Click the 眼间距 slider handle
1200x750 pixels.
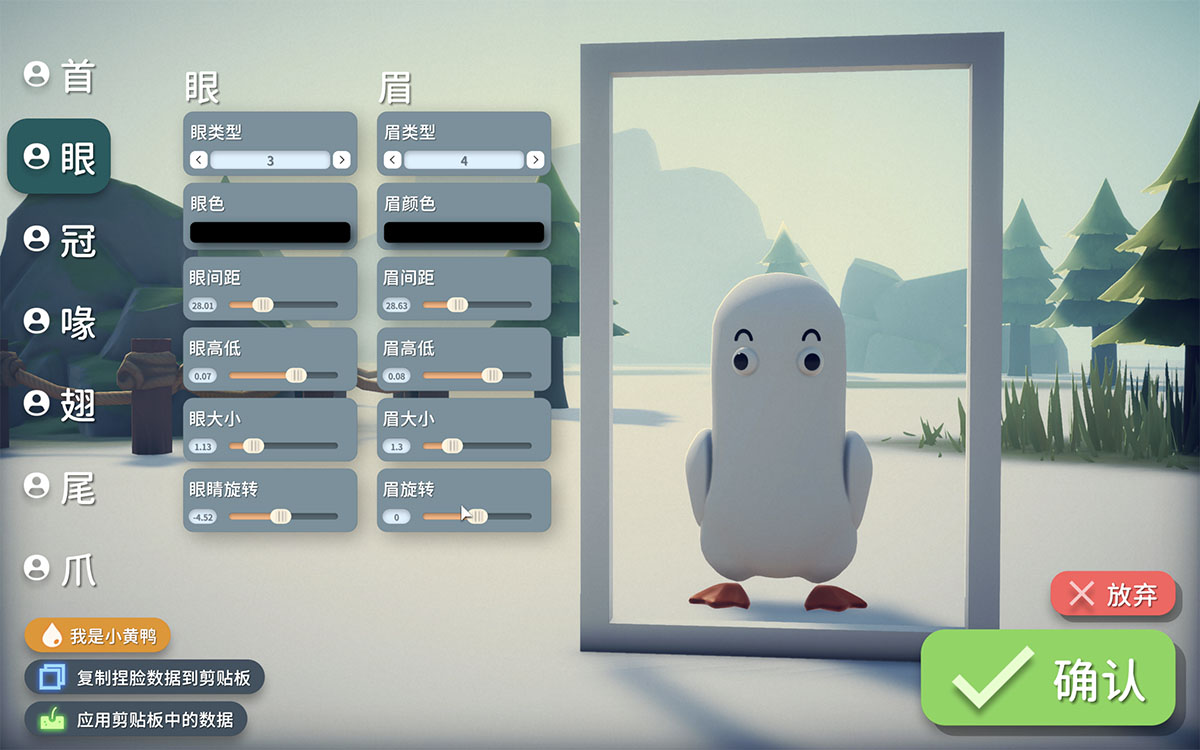(x=262, y=304)
